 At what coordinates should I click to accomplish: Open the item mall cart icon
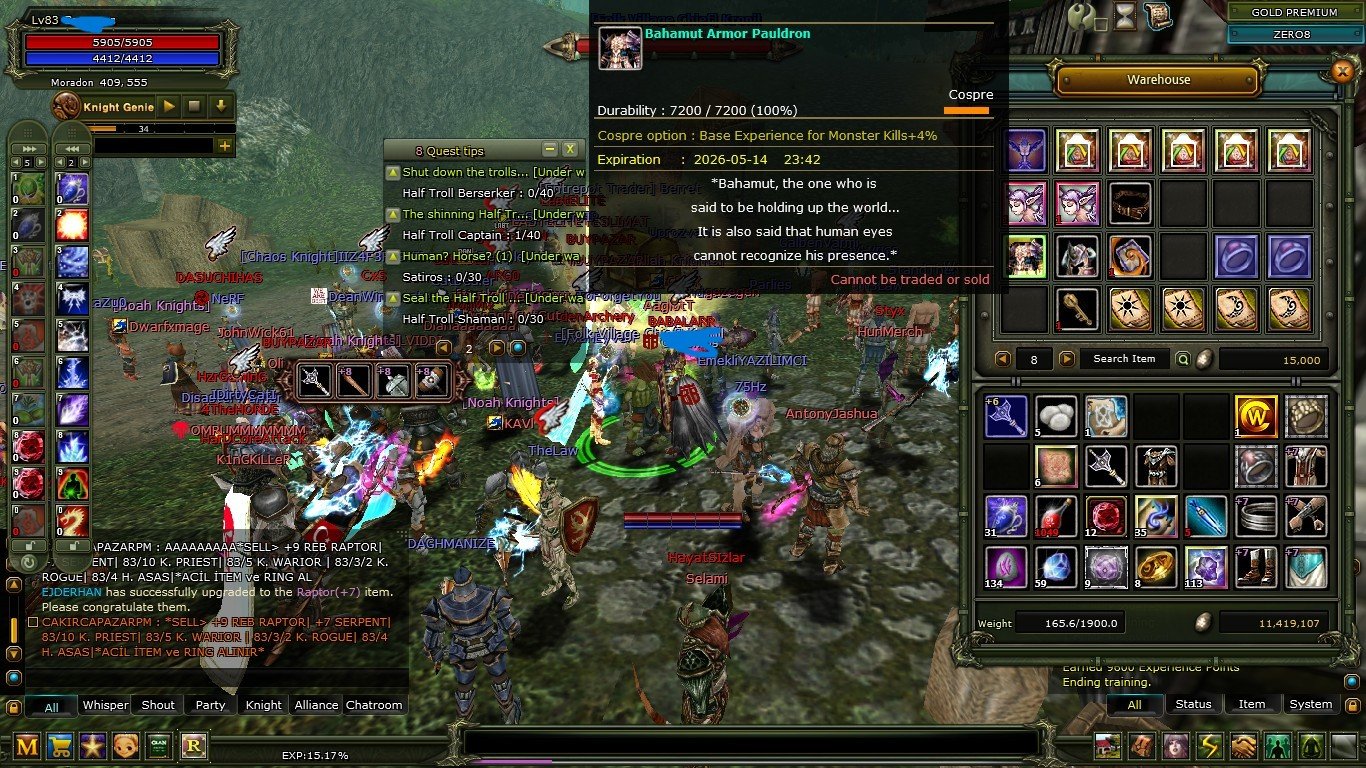(60, 748)
